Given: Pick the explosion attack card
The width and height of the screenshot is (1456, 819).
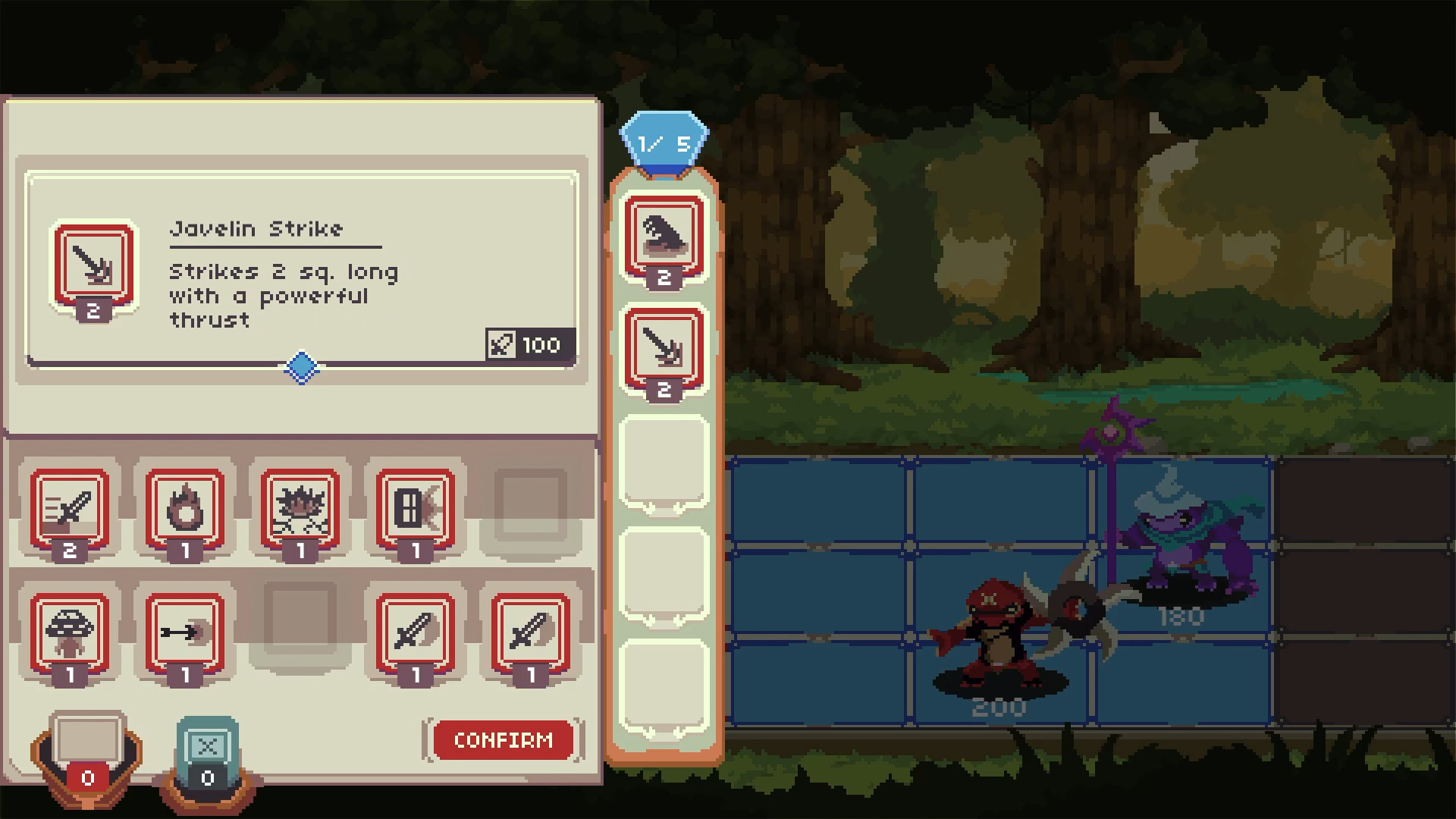Looking at the screenshot, I should pos(300,512).
